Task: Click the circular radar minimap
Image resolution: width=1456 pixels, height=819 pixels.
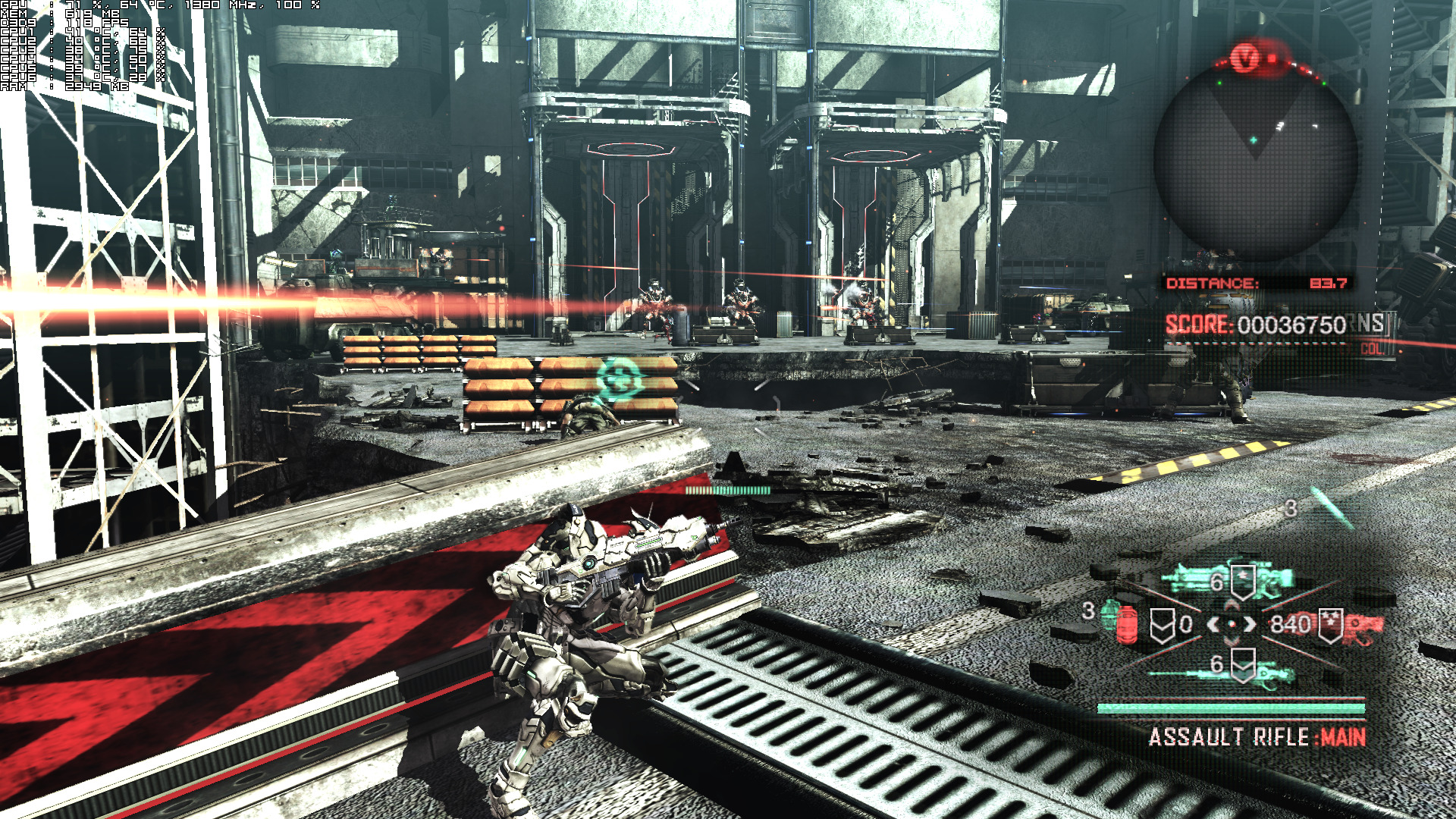Action: (x=1255, y=161)
